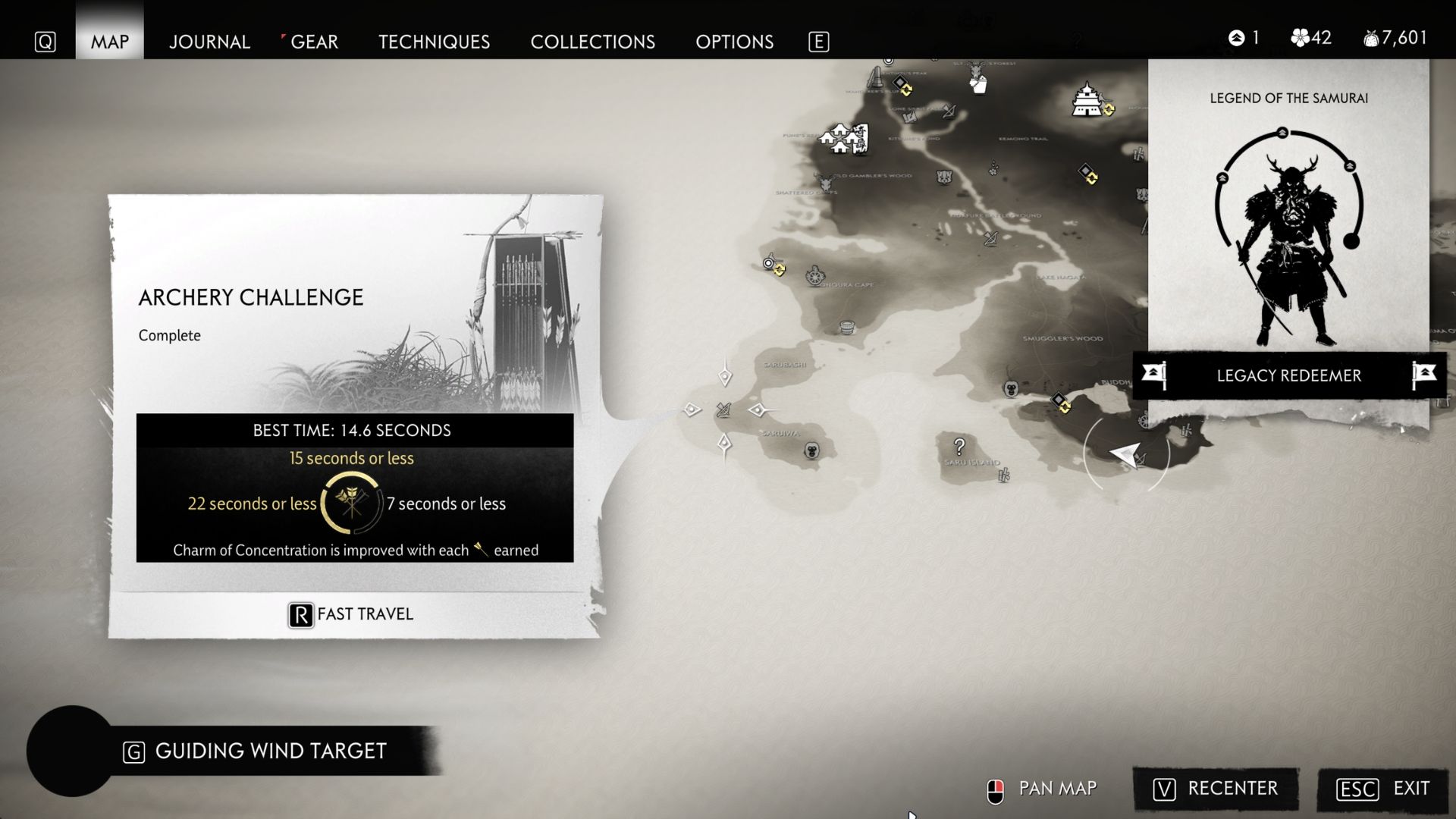
Task: Click the player arrow marker on map
Action: tap(1125, 454)
